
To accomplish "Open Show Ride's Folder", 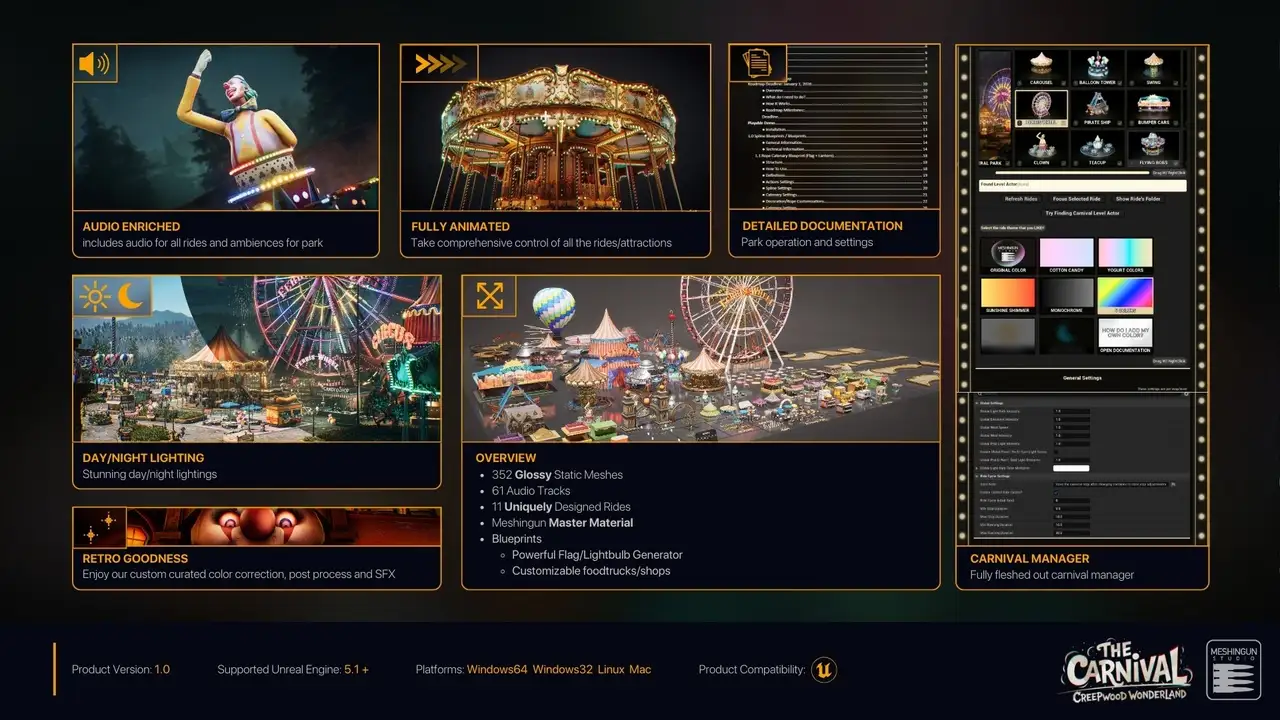I will [1138, 199].
